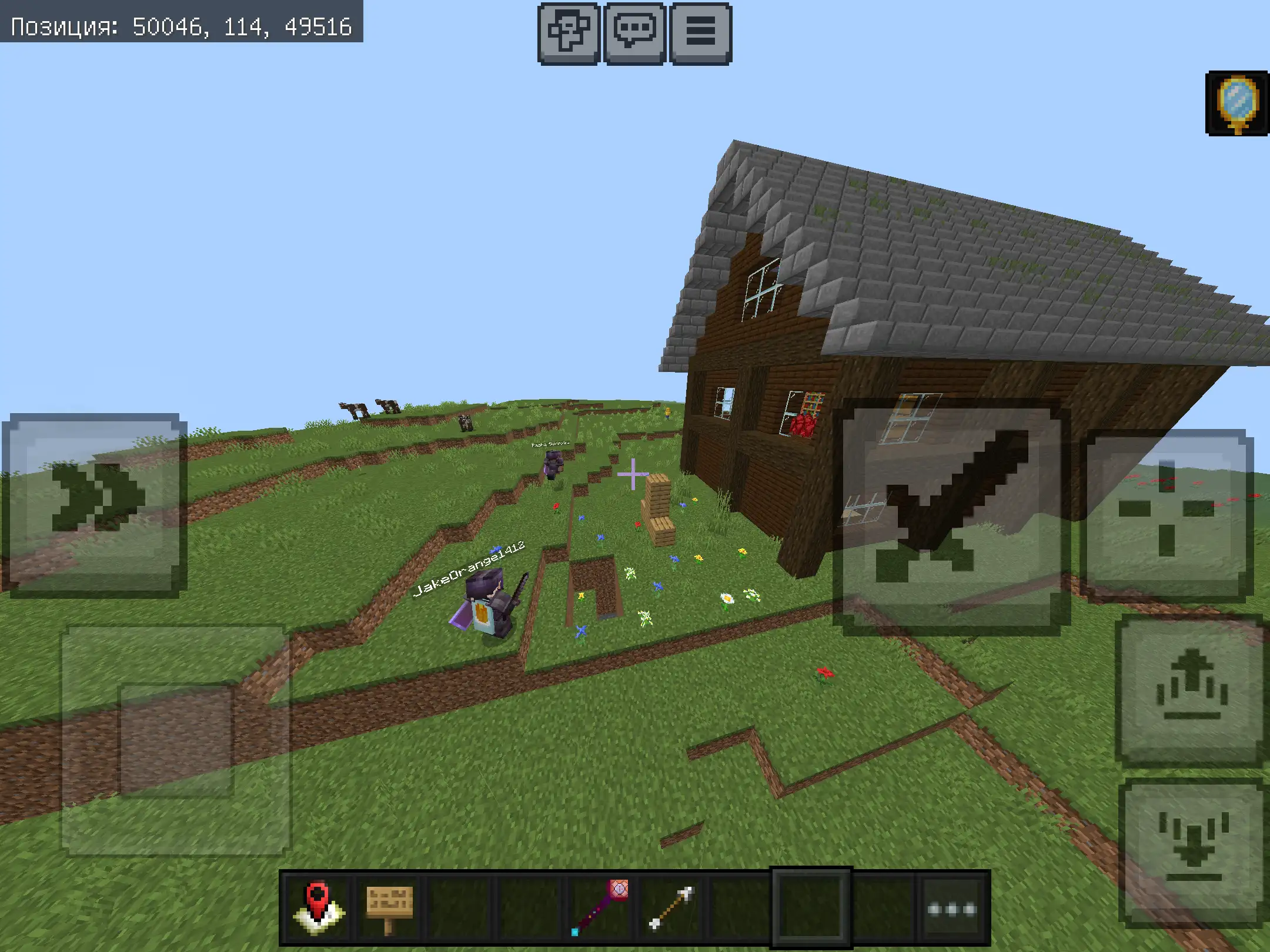
Task: Toggle the sprint double-arrow button
Action: 95,504
